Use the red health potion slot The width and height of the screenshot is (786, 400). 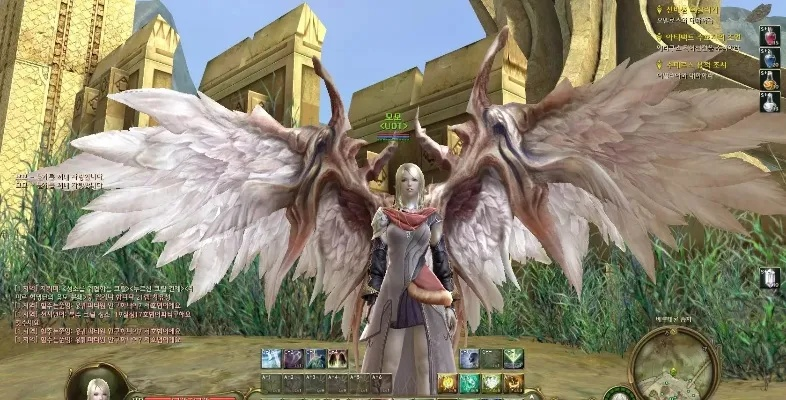770,37
